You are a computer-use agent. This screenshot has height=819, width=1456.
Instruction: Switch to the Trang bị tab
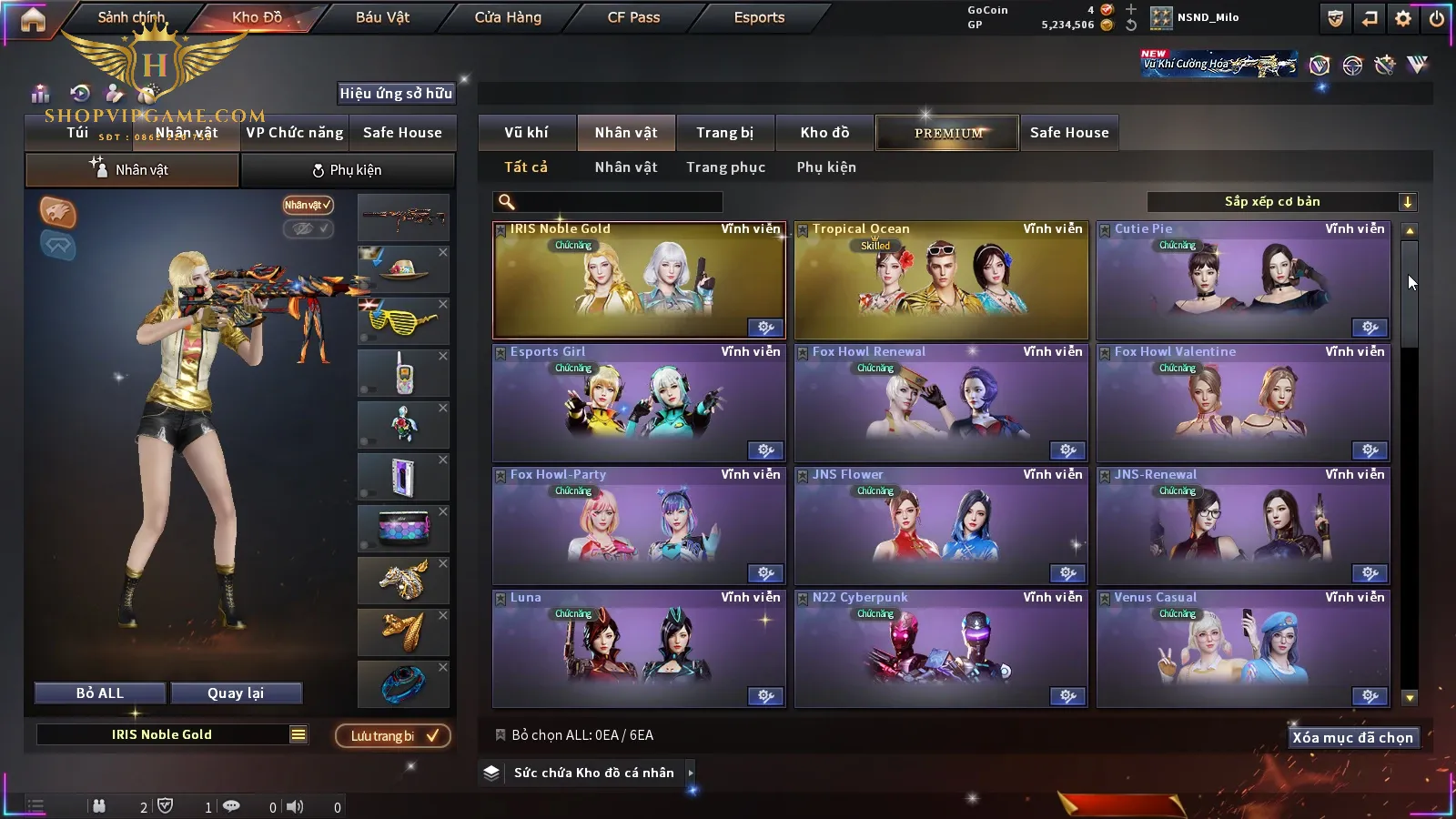click(x=724, y=133)
